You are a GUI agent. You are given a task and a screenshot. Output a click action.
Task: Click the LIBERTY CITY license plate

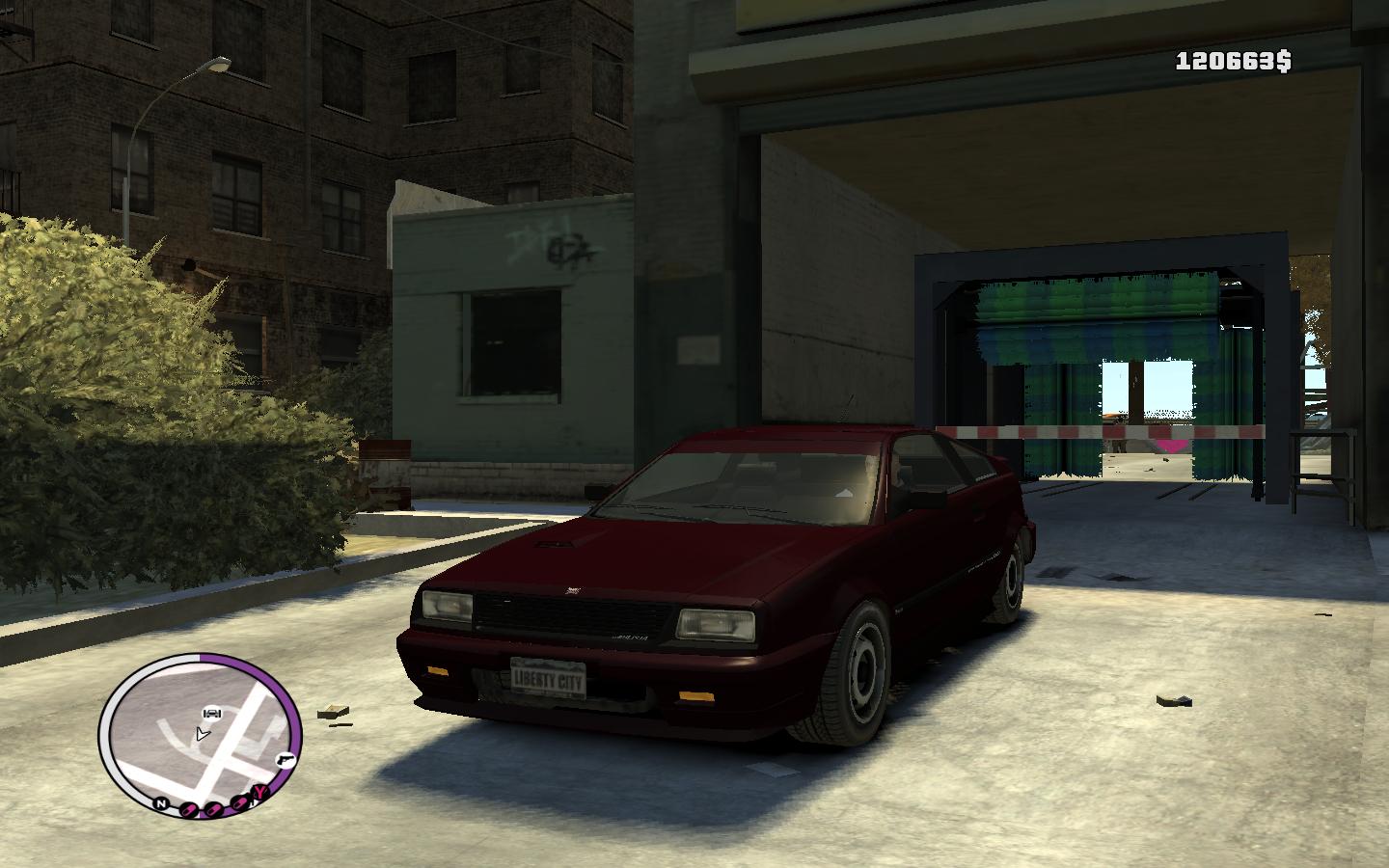[546, 676]
